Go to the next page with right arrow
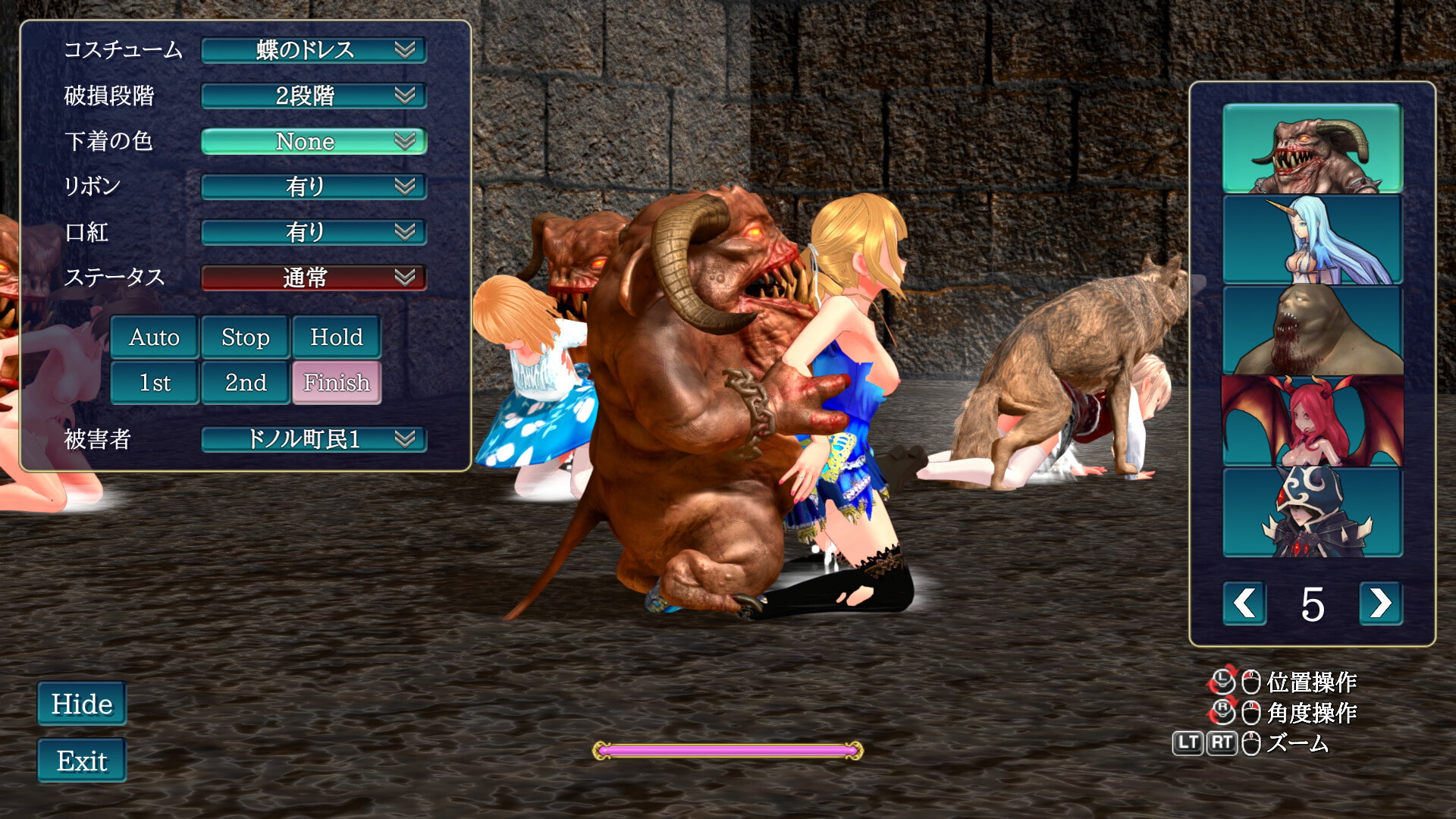 coord(1380,604)
